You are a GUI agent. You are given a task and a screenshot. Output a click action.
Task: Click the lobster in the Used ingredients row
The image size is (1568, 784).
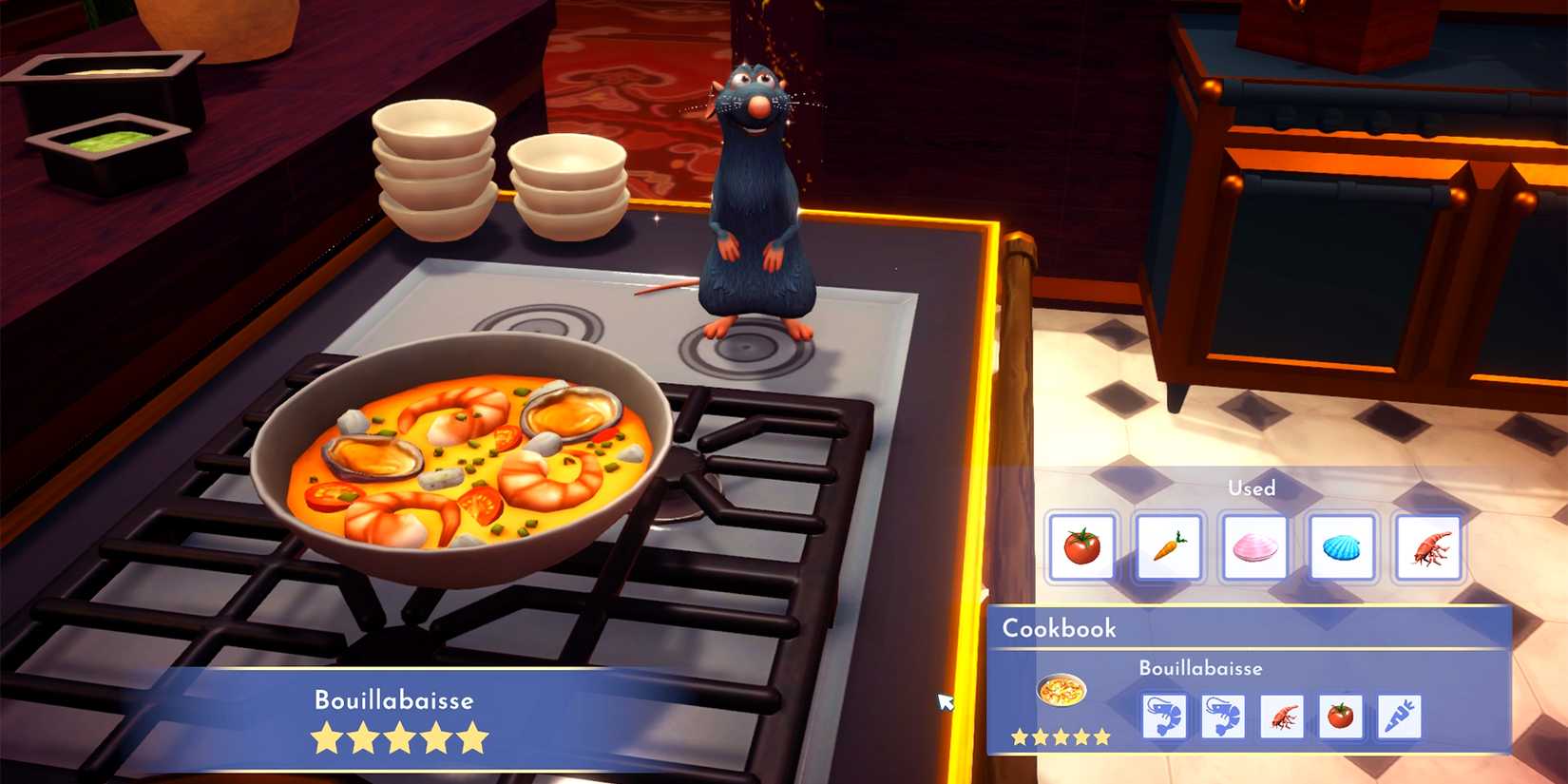point(1430,548)
